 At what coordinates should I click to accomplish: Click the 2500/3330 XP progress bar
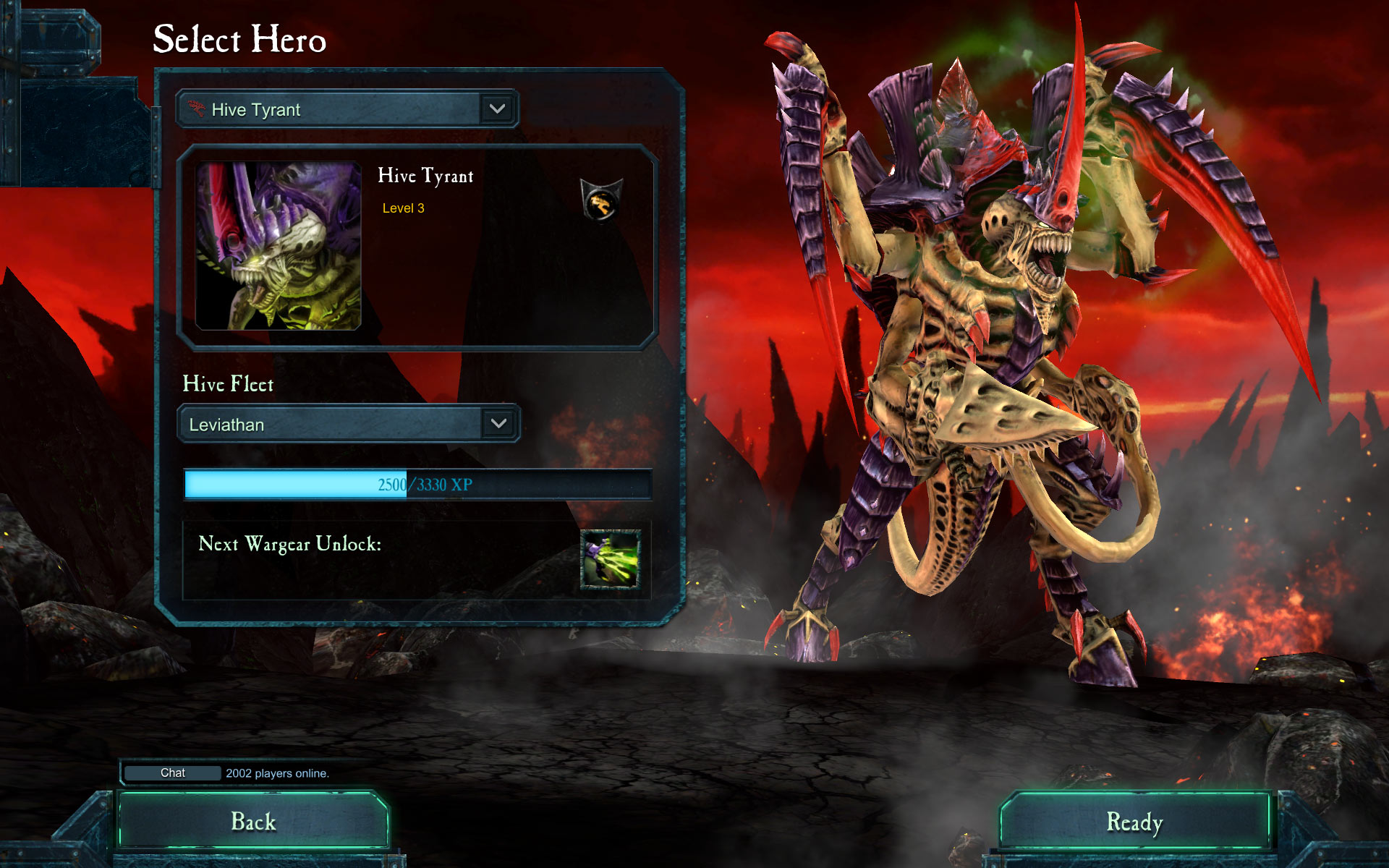420,485
